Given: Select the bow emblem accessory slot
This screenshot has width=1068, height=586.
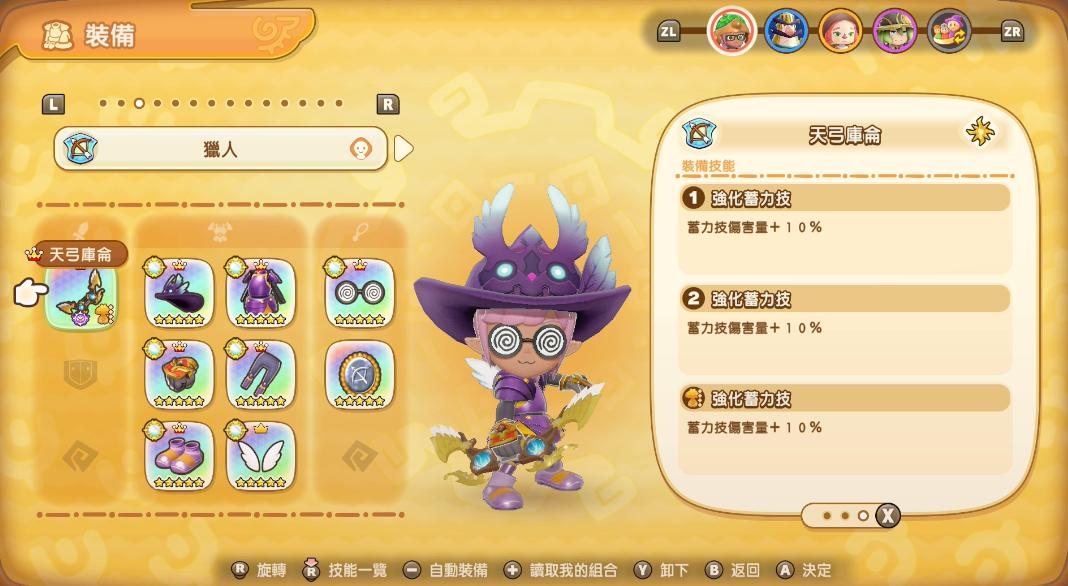Looking at the screenshot, I should (x=360, y=375).
